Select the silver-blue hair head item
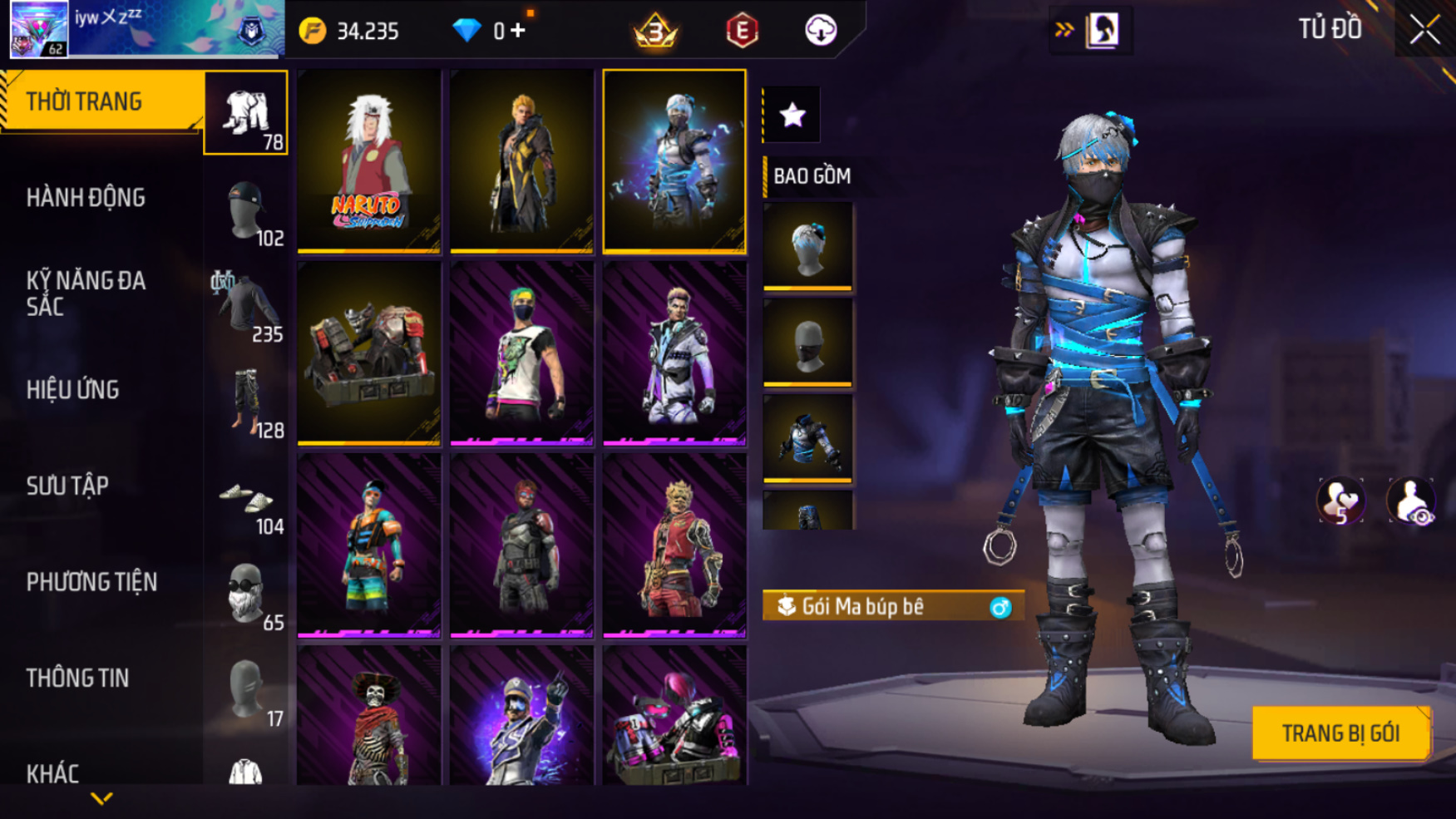This screenshot has width=1456, height=819. 807,247
